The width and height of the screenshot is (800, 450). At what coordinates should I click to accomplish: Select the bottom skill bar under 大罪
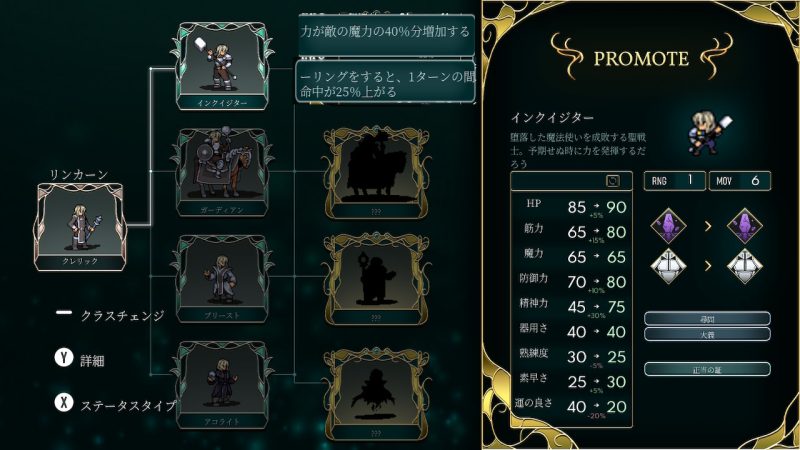point(707,369)
